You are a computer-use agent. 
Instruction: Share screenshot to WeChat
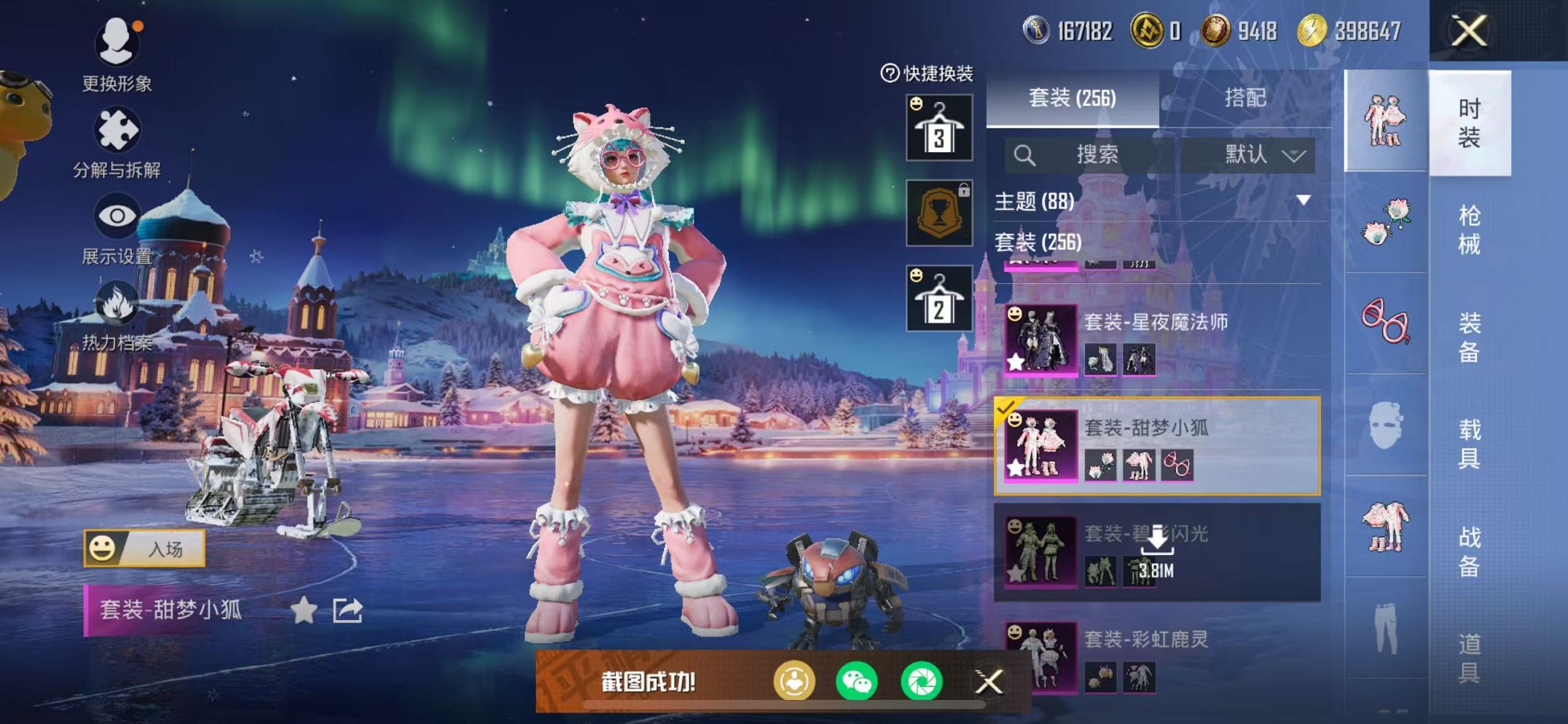point(857,682)
